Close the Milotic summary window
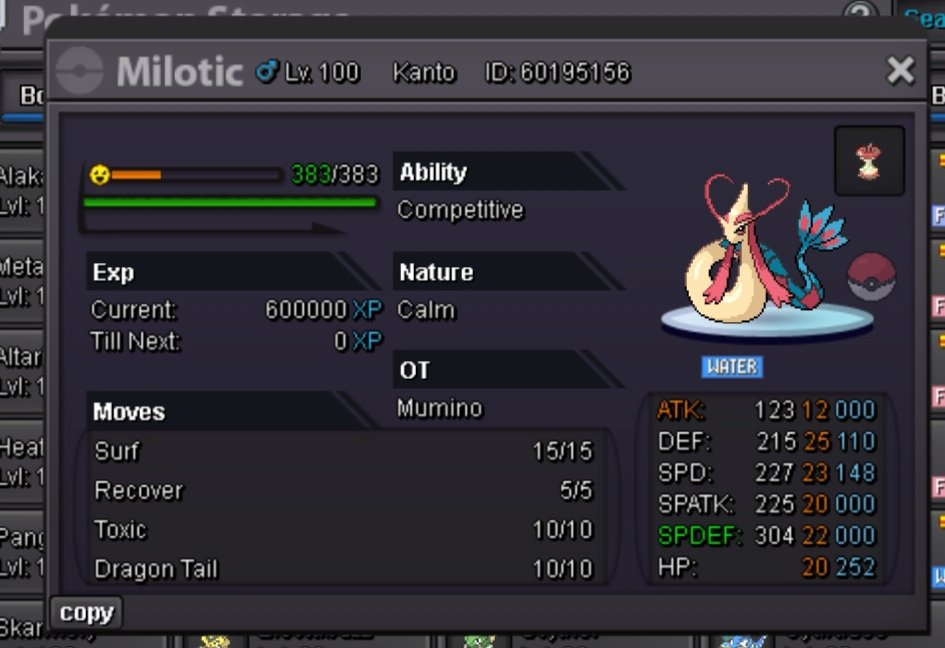 point(900,70)
